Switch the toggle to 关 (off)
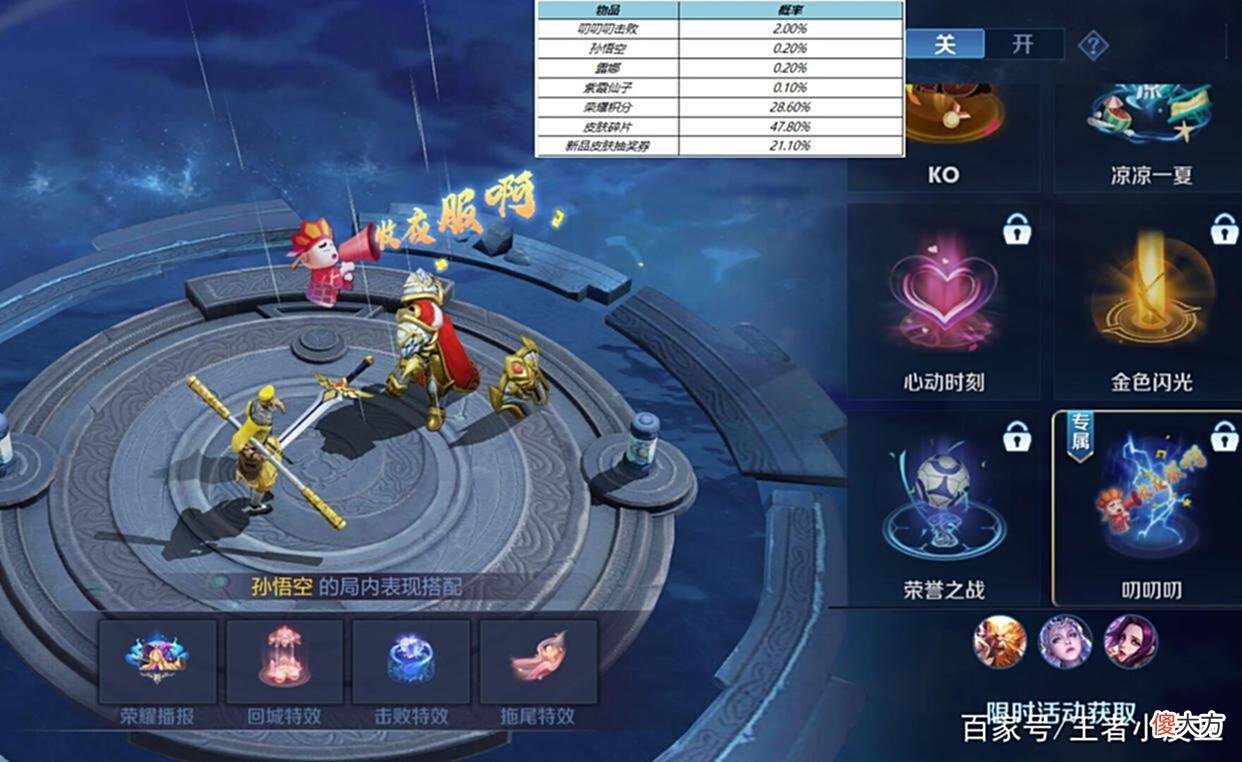1242x762 pixels. point(945,45)
